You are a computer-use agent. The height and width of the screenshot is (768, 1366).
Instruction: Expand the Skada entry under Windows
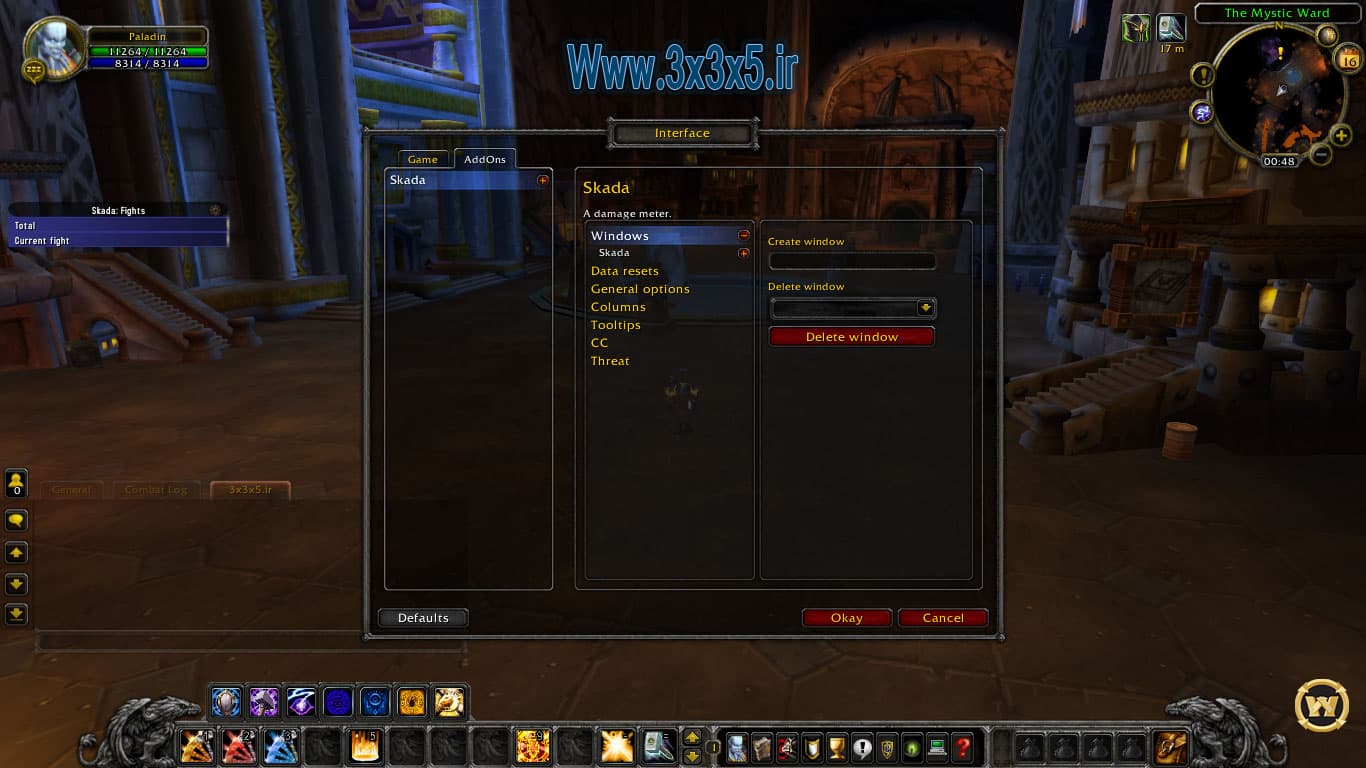(x=741, y=252)
